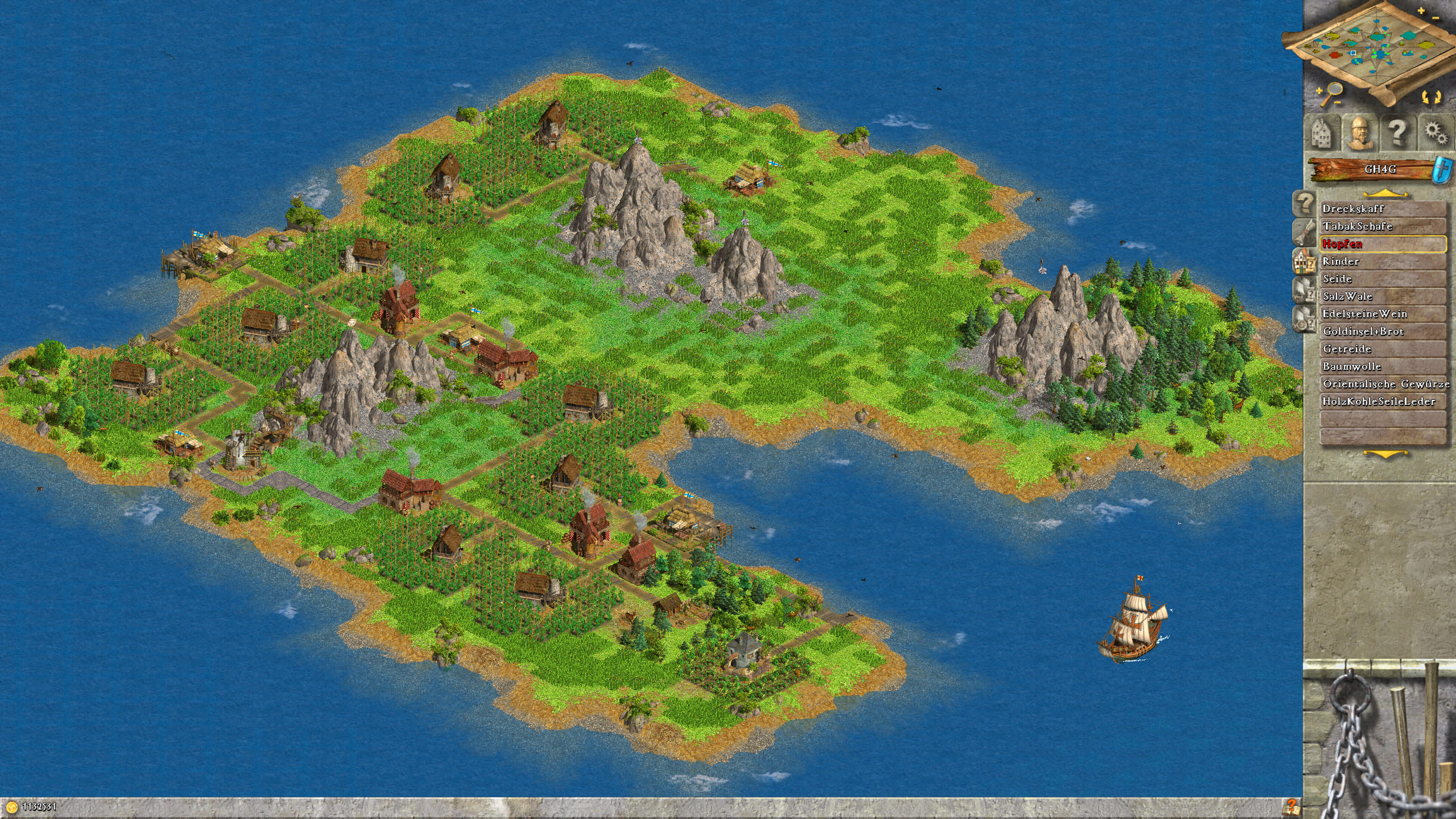
Task: Choose the TabakSchafe list entry
Action: (x=1382, y=226)
